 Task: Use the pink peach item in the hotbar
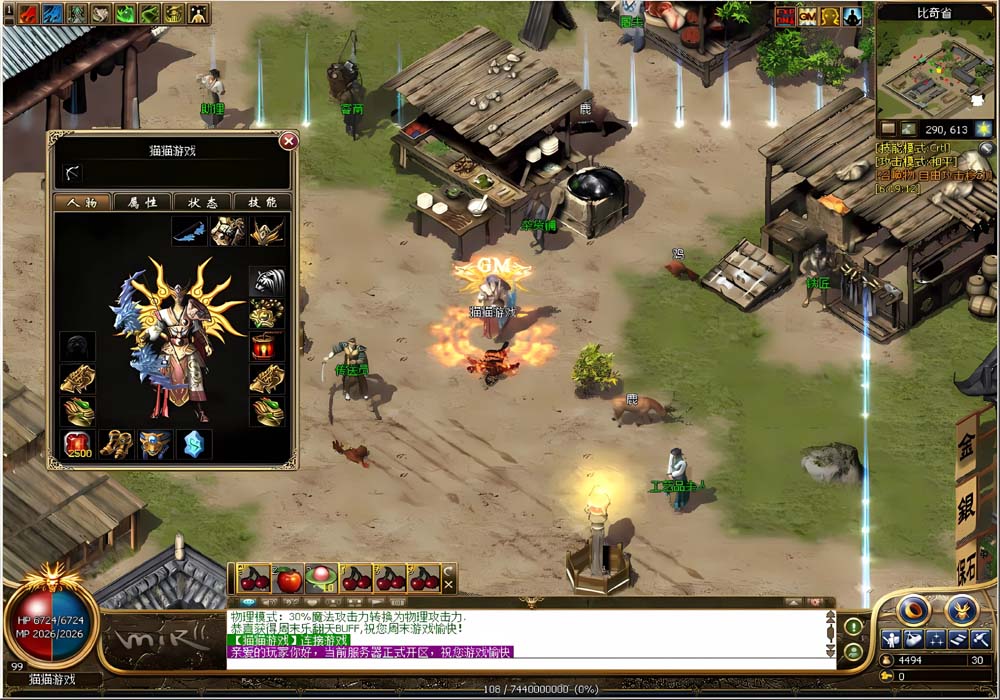322,578
